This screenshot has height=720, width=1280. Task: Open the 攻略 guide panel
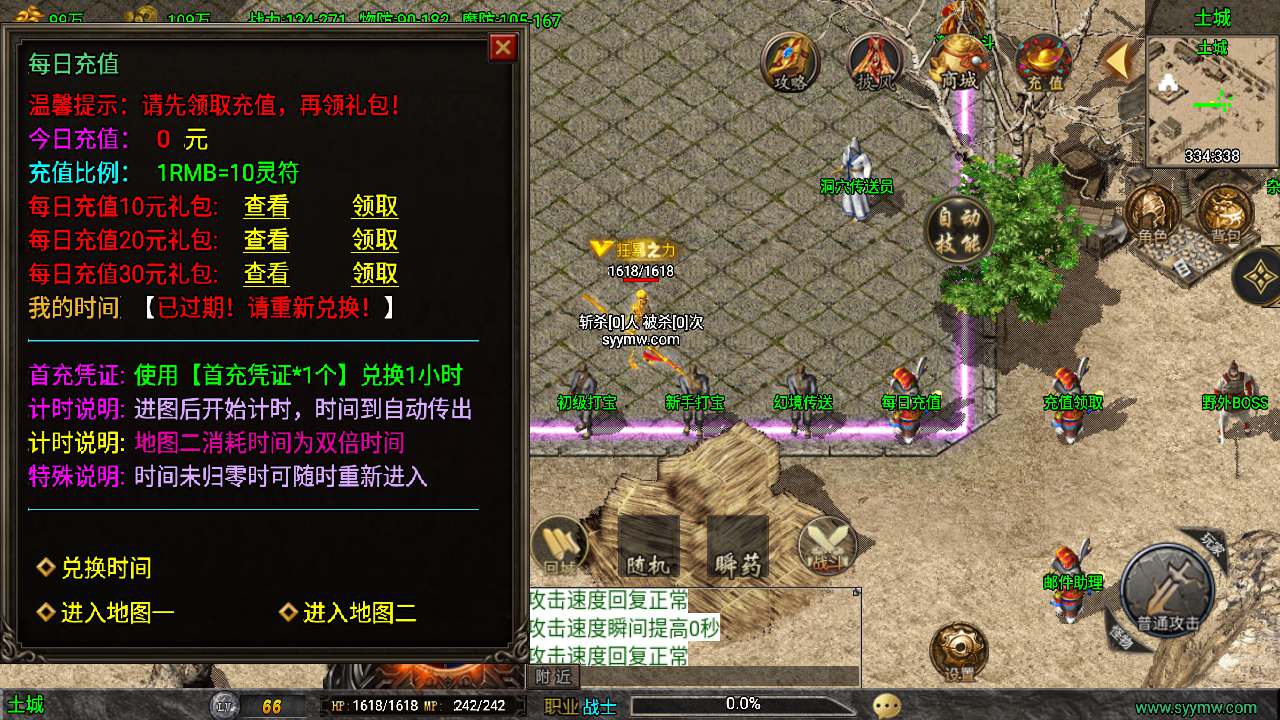tap(789, 62)
